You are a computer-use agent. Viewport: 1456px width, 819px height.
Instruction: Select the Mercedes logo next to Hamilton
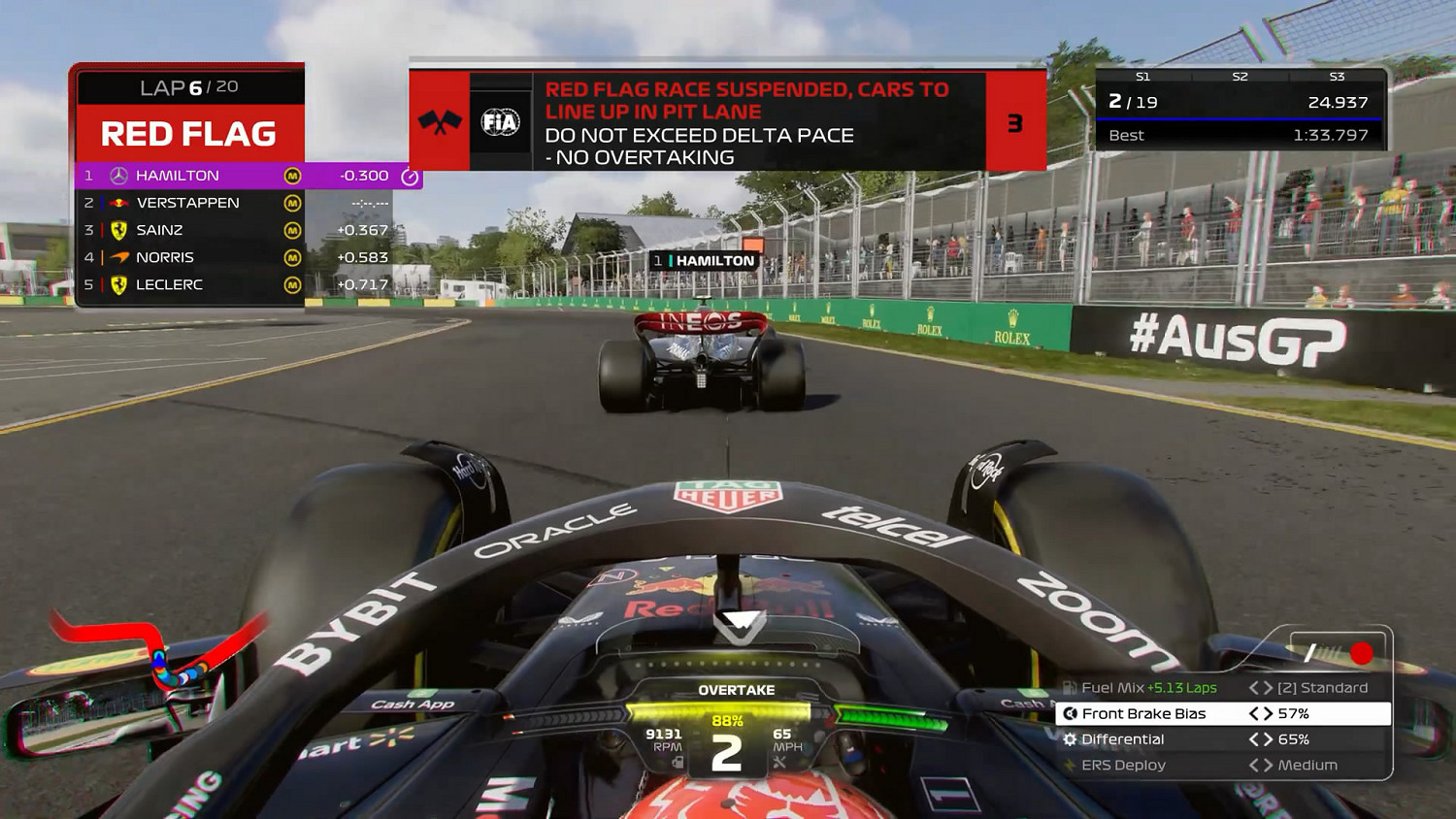click(118, 176)
